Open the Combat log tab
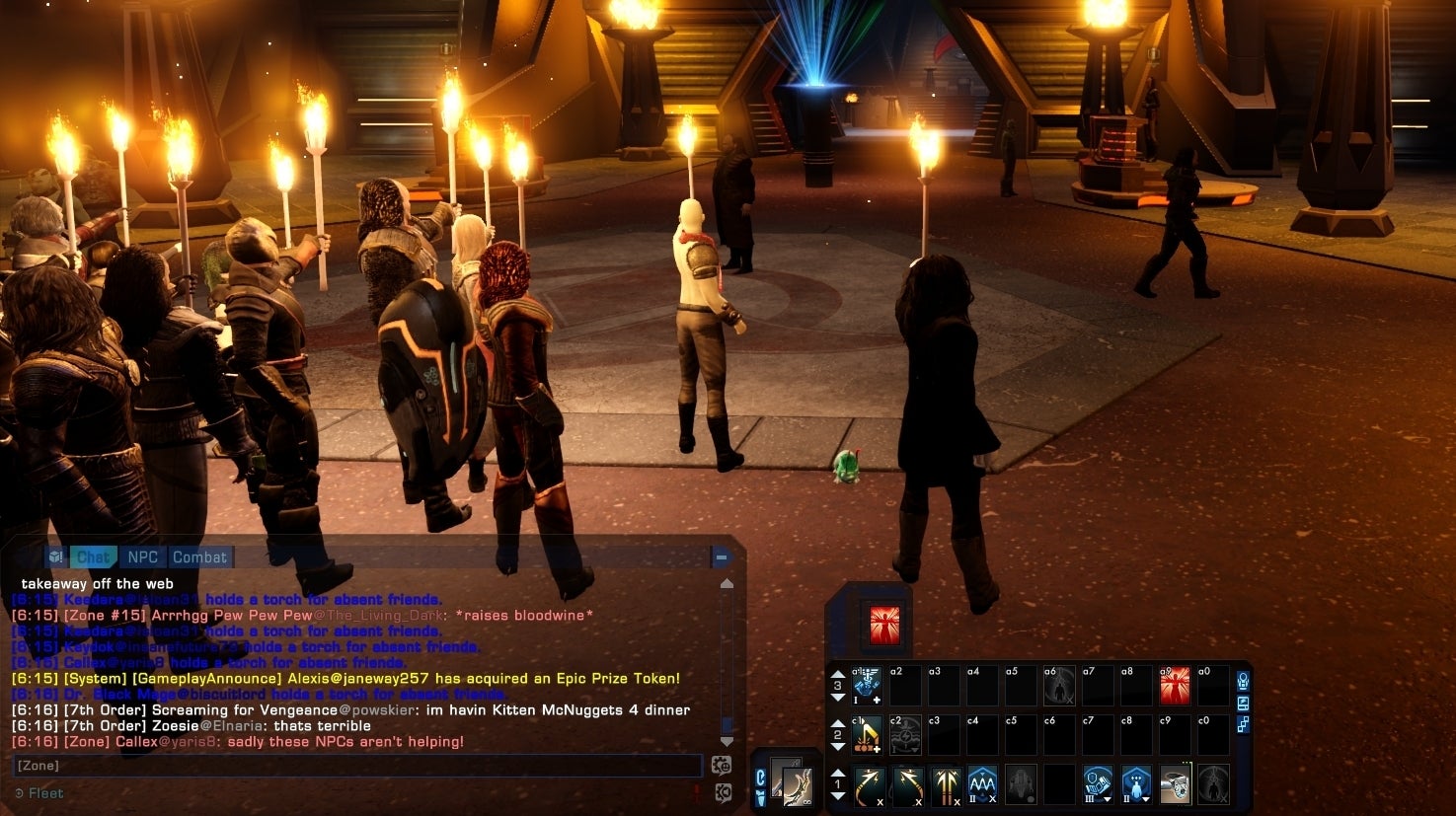The height and width of the screenshot is (816, 1456). point(199,556)
